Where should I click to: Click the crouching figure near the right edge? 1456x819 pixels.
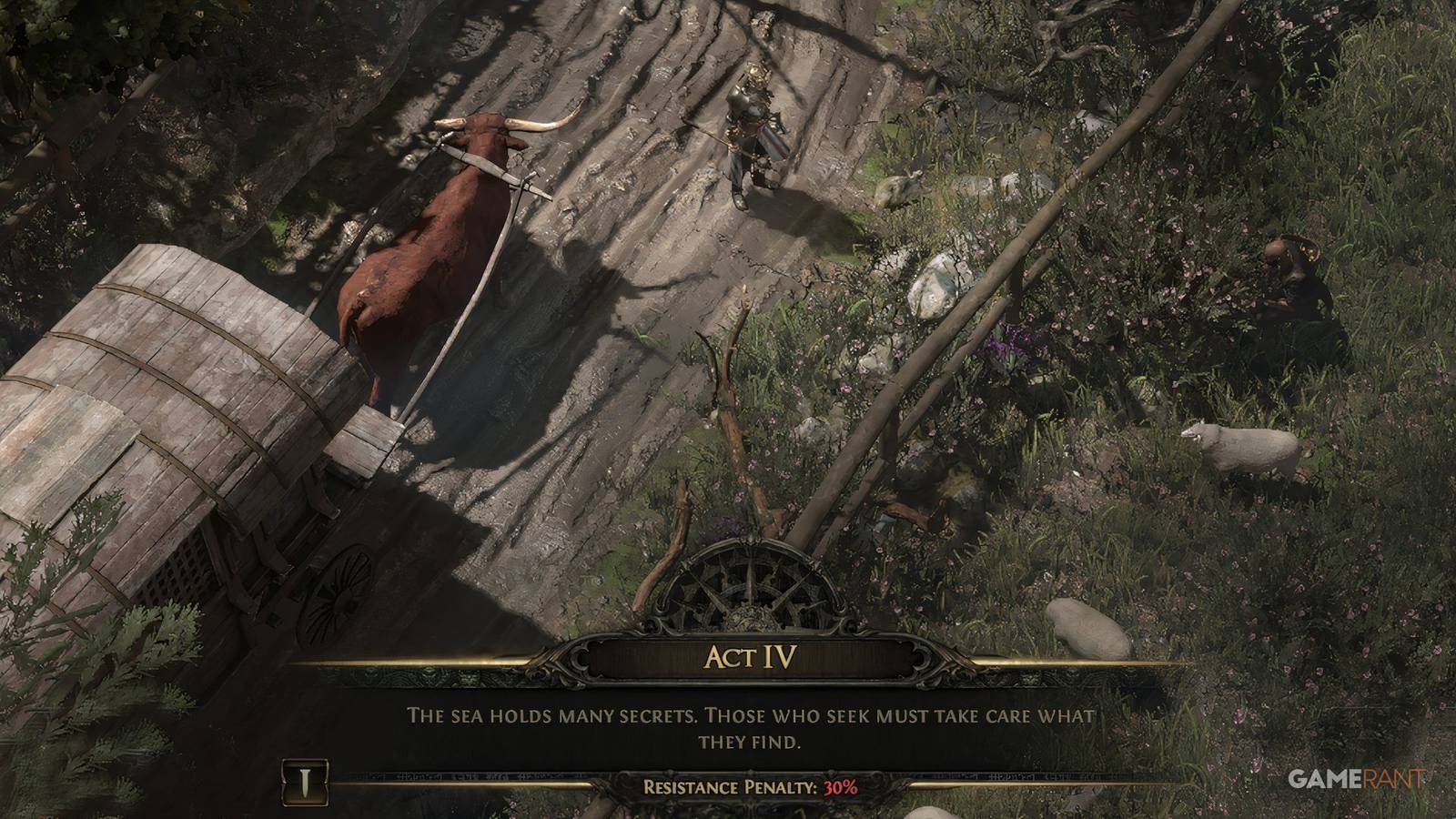[1292, 282]
